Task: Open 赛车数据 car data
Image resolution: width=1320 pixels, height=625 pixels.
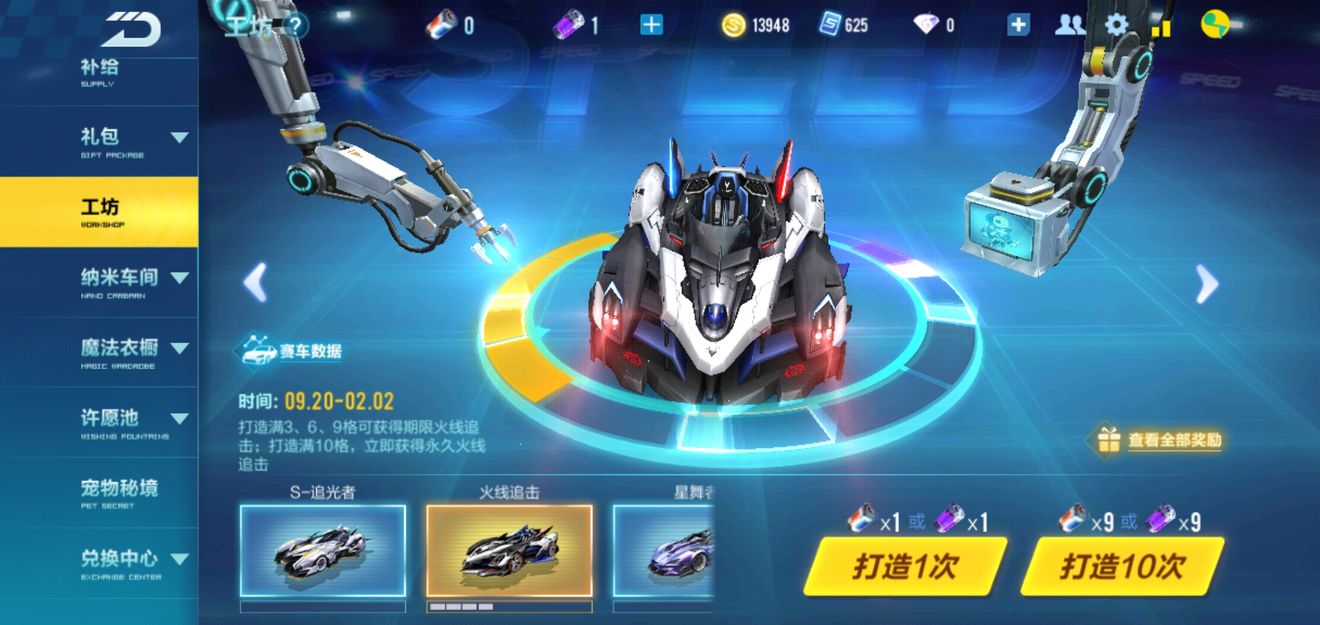Action: [290, 351]
